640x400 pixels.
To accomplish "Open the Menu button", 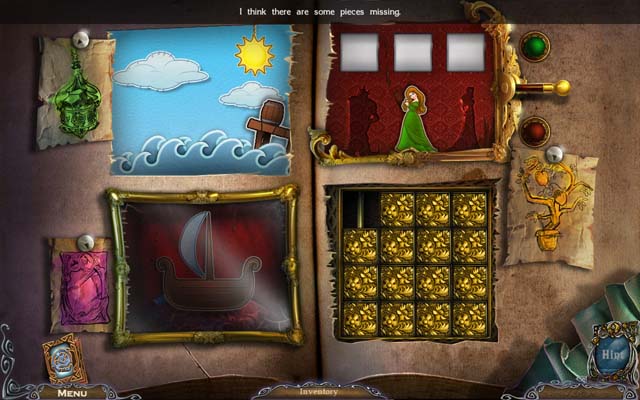I will (72, 392).
